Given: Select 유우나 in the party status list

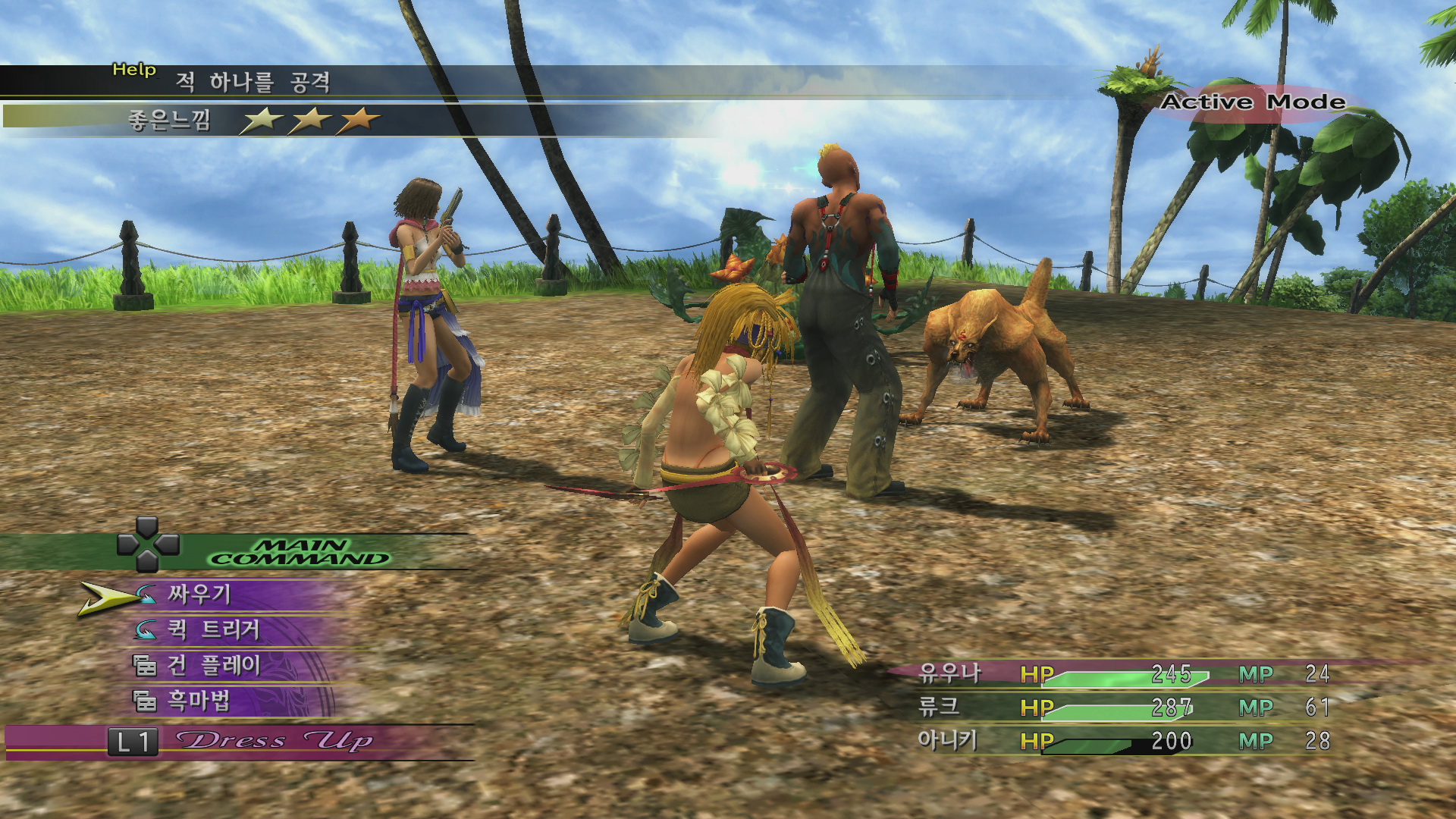Looking at the screenshot, I should pyautogui.click(x=949, y=673).
